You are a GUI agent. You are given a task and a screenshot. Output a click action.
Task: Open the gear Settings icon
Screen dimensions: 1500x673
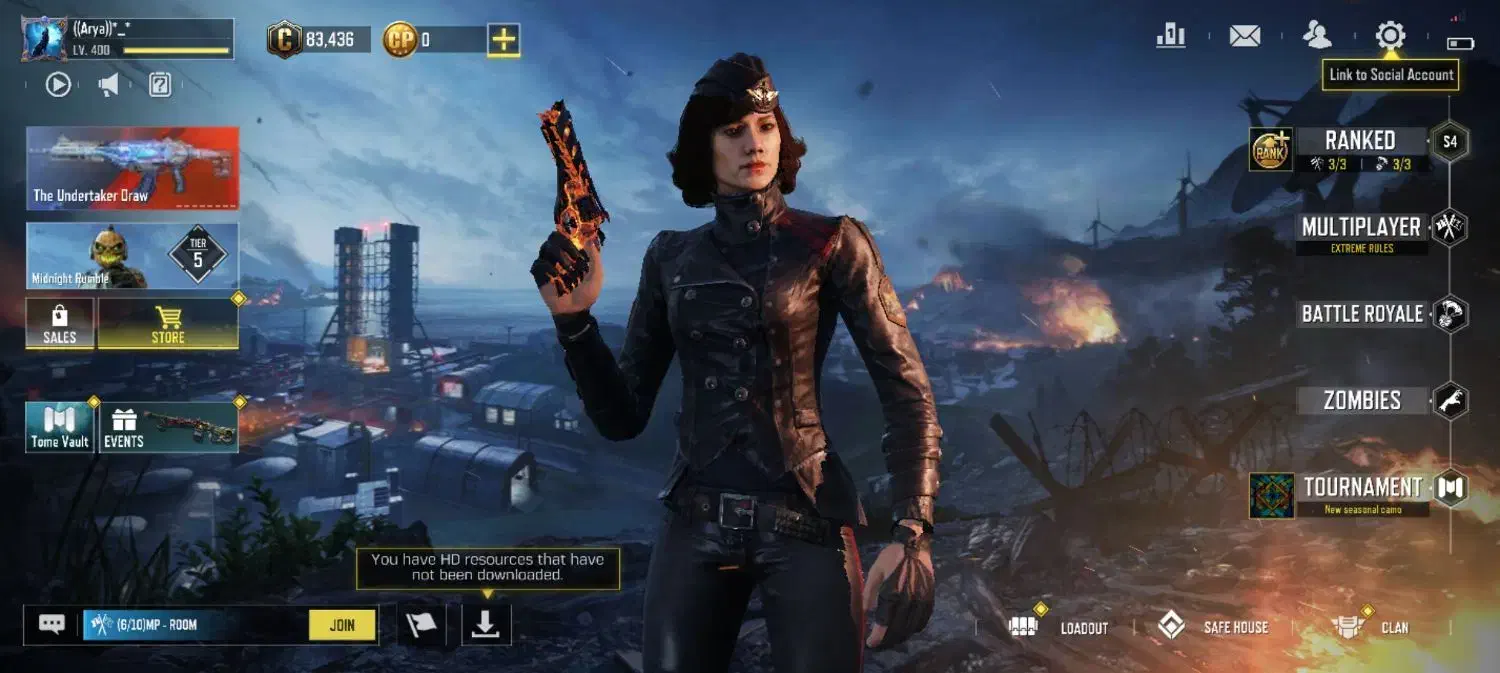1390,36
